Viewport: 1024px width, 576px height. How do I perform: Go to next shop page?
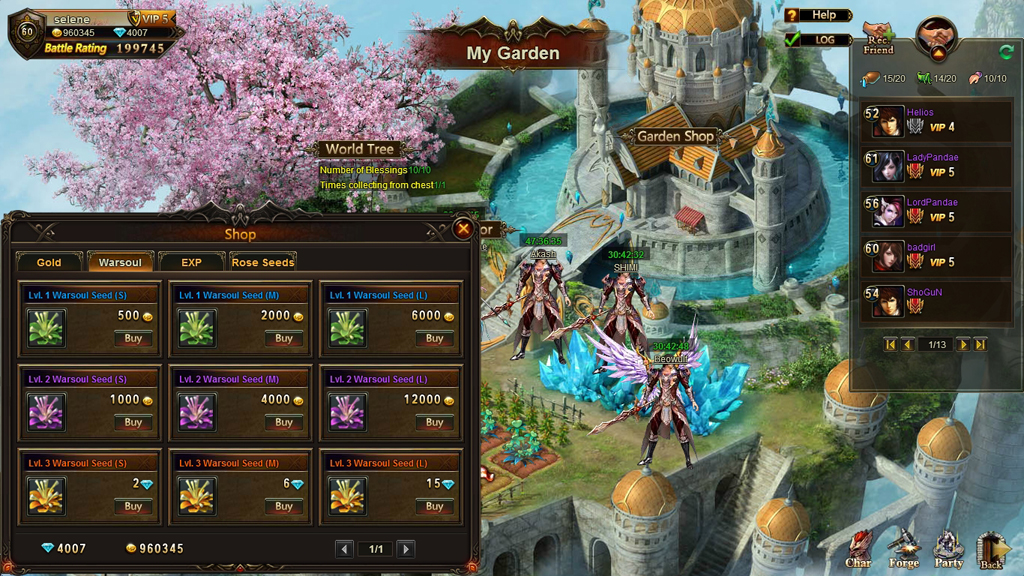(x=406, y=549)
